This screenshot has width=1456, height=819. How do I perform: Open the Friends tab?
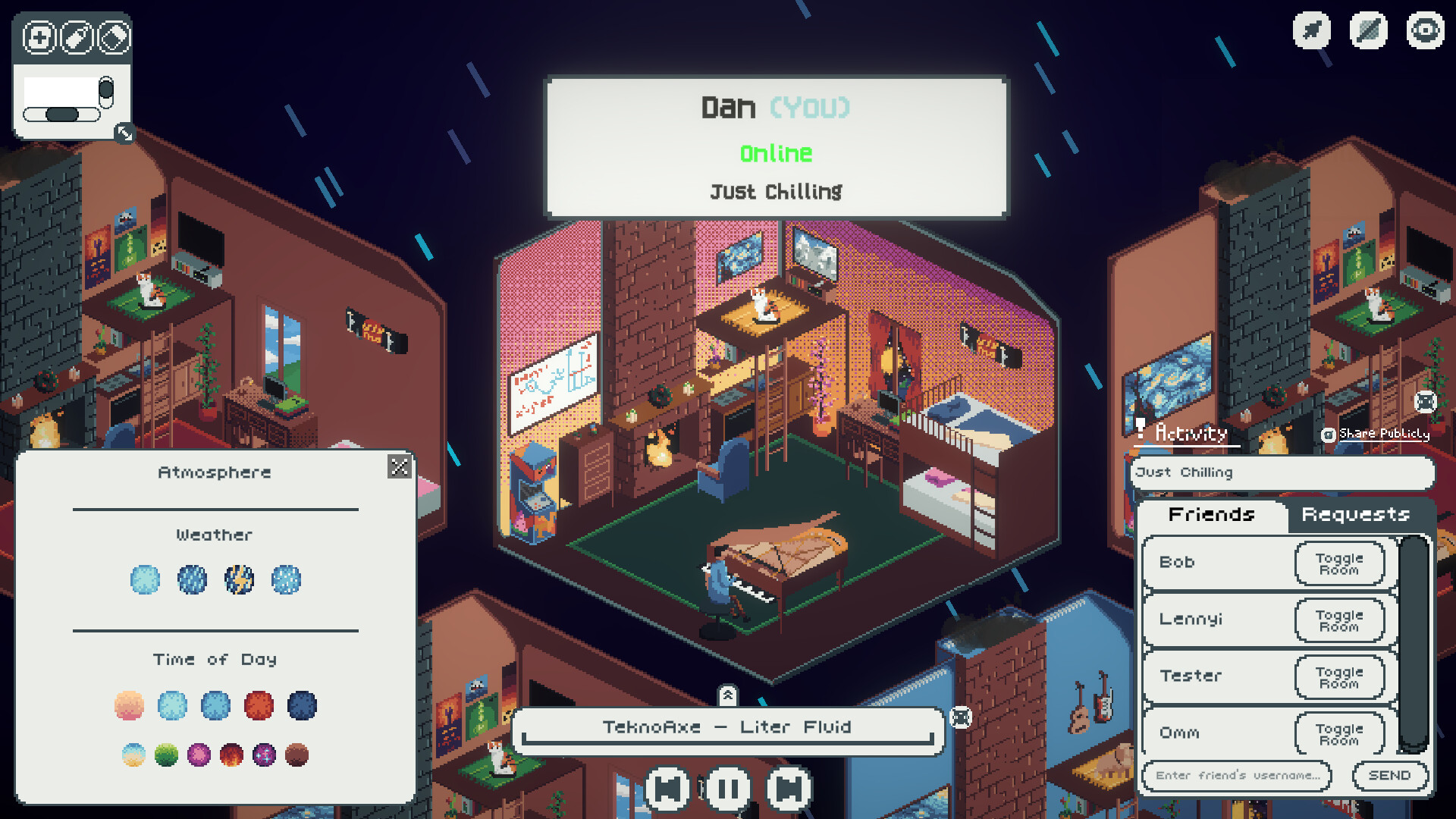(1211, 515)
